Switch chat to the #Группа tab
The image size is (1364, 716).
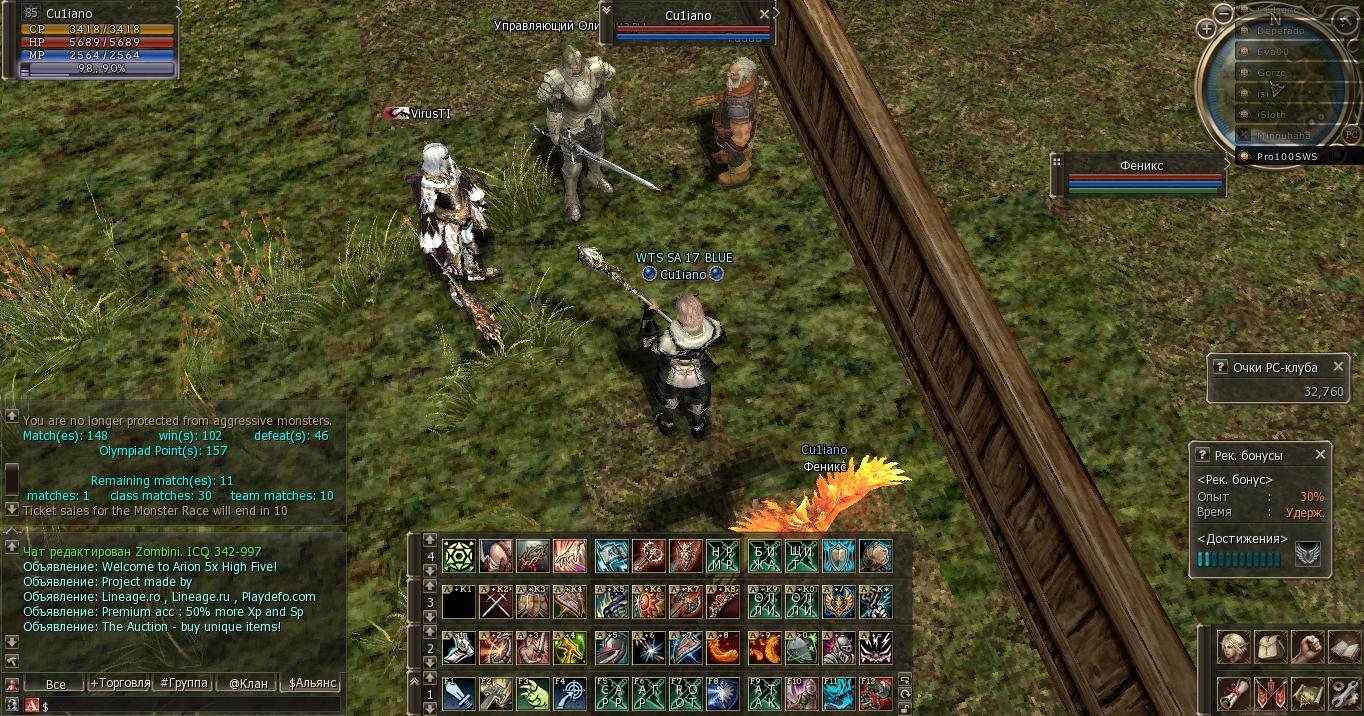click(183, 684)
